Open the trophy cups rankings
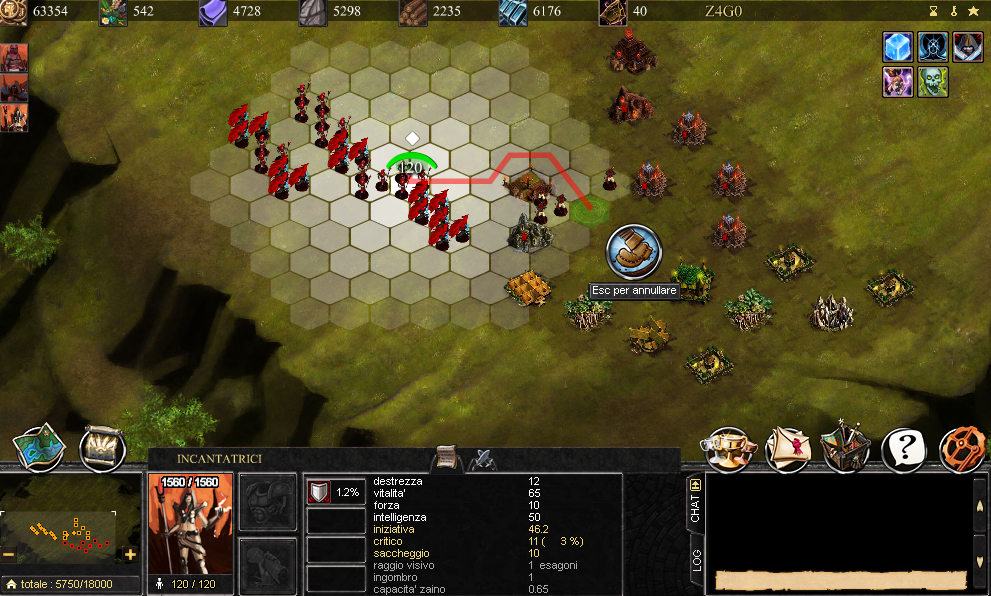 coord(728,448)
